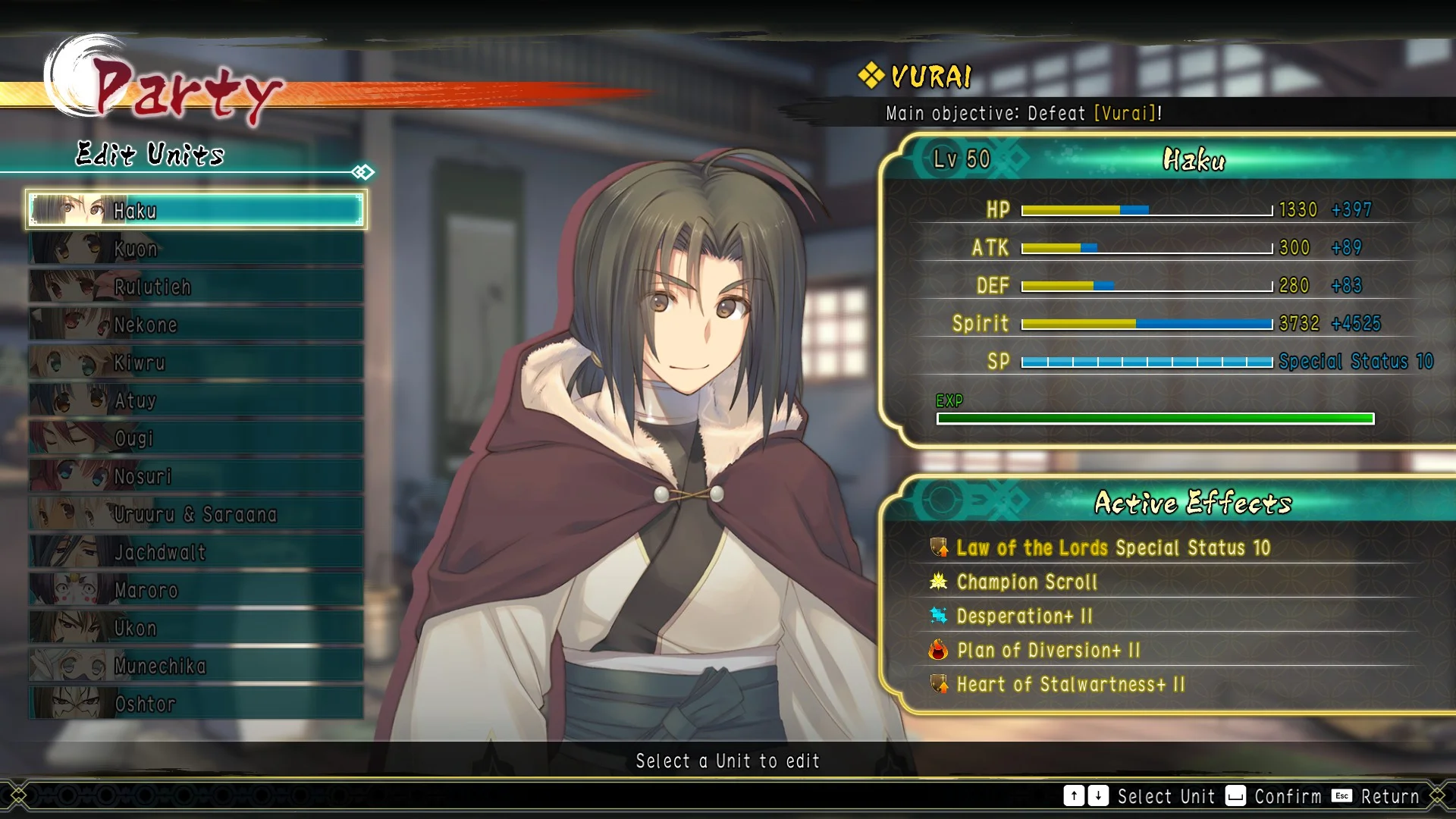This screenshot has width=1456, height=819.
Task: Click the Esc key icon for Return
Action: coord(1341,796)
